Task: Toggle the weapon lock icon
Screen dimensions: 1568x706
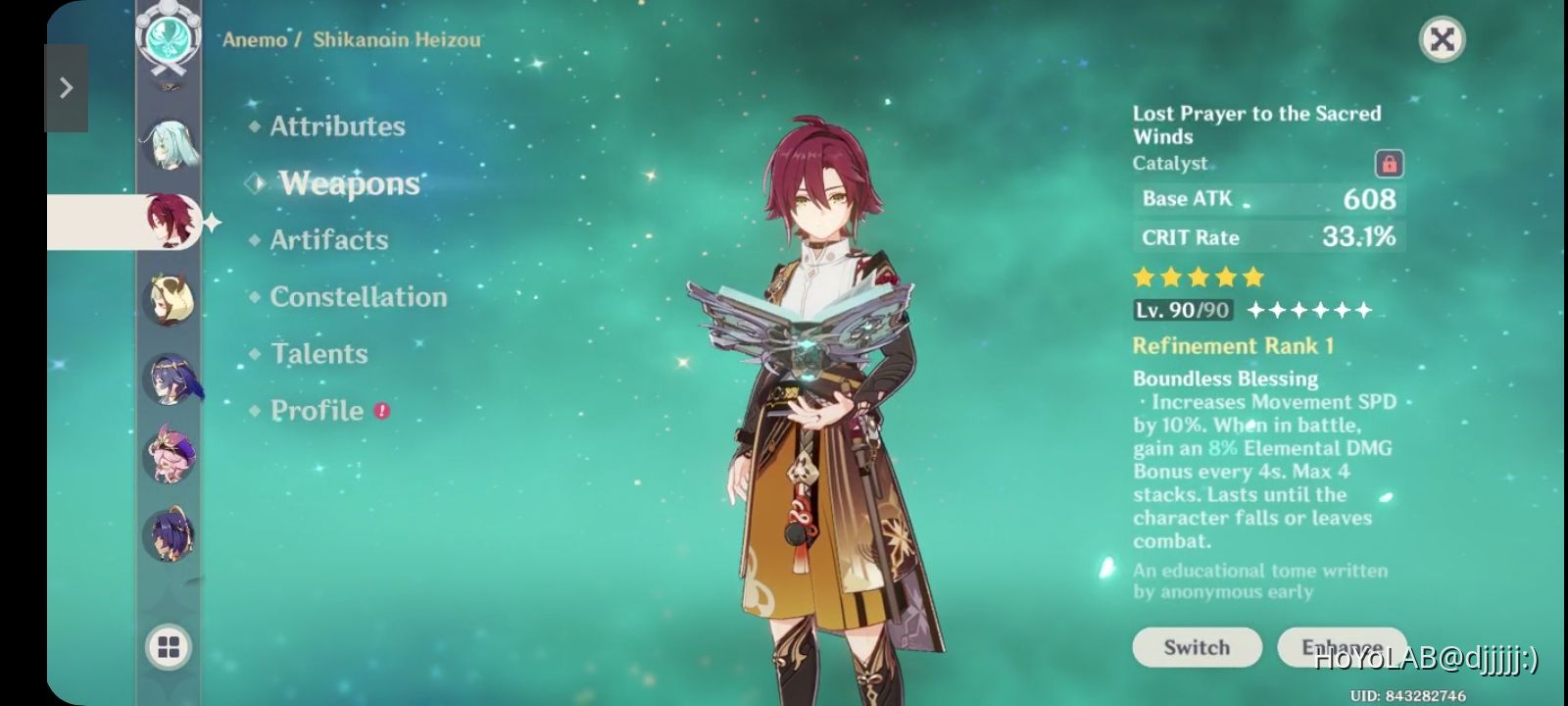Action: 1391,163
